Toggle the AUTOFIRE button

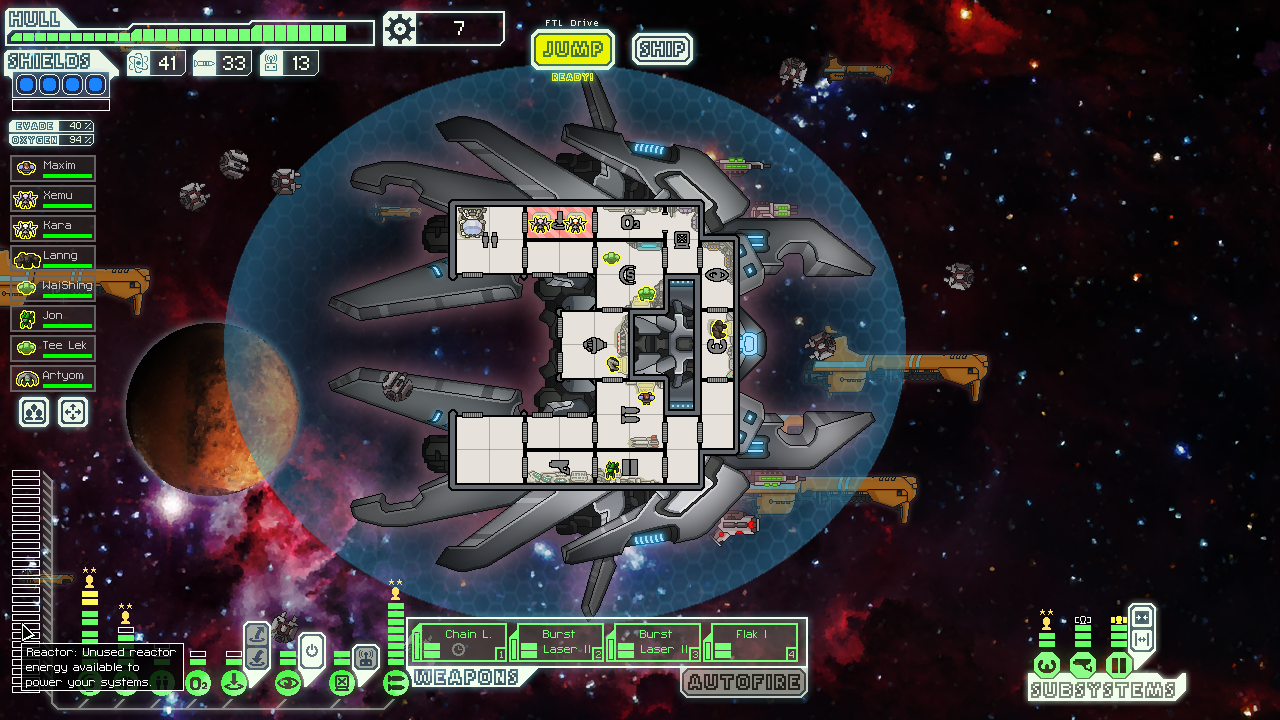[744, 683]
